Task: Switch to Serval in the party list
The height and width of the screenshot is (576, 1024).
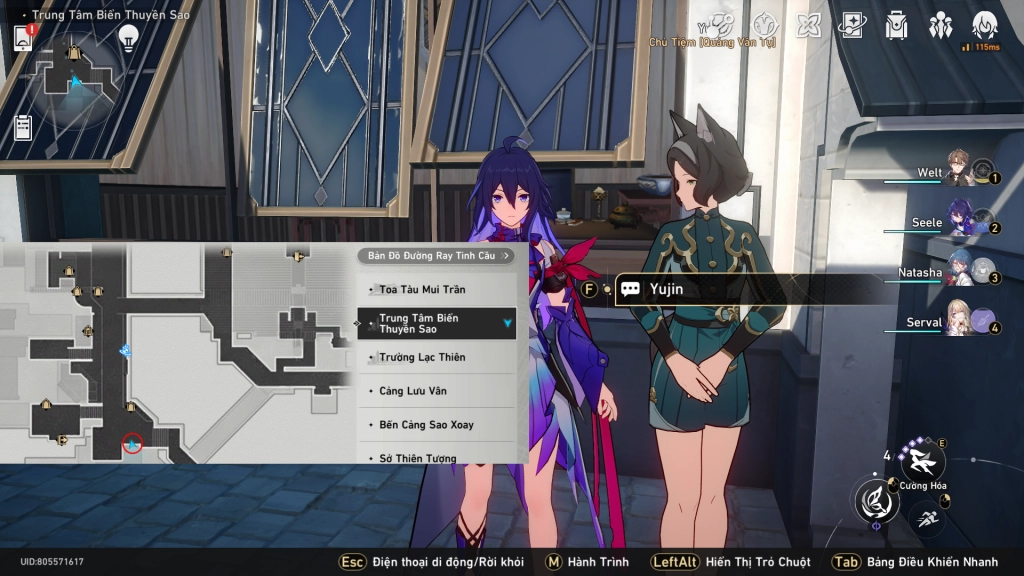Action: [x=960, y=323]
